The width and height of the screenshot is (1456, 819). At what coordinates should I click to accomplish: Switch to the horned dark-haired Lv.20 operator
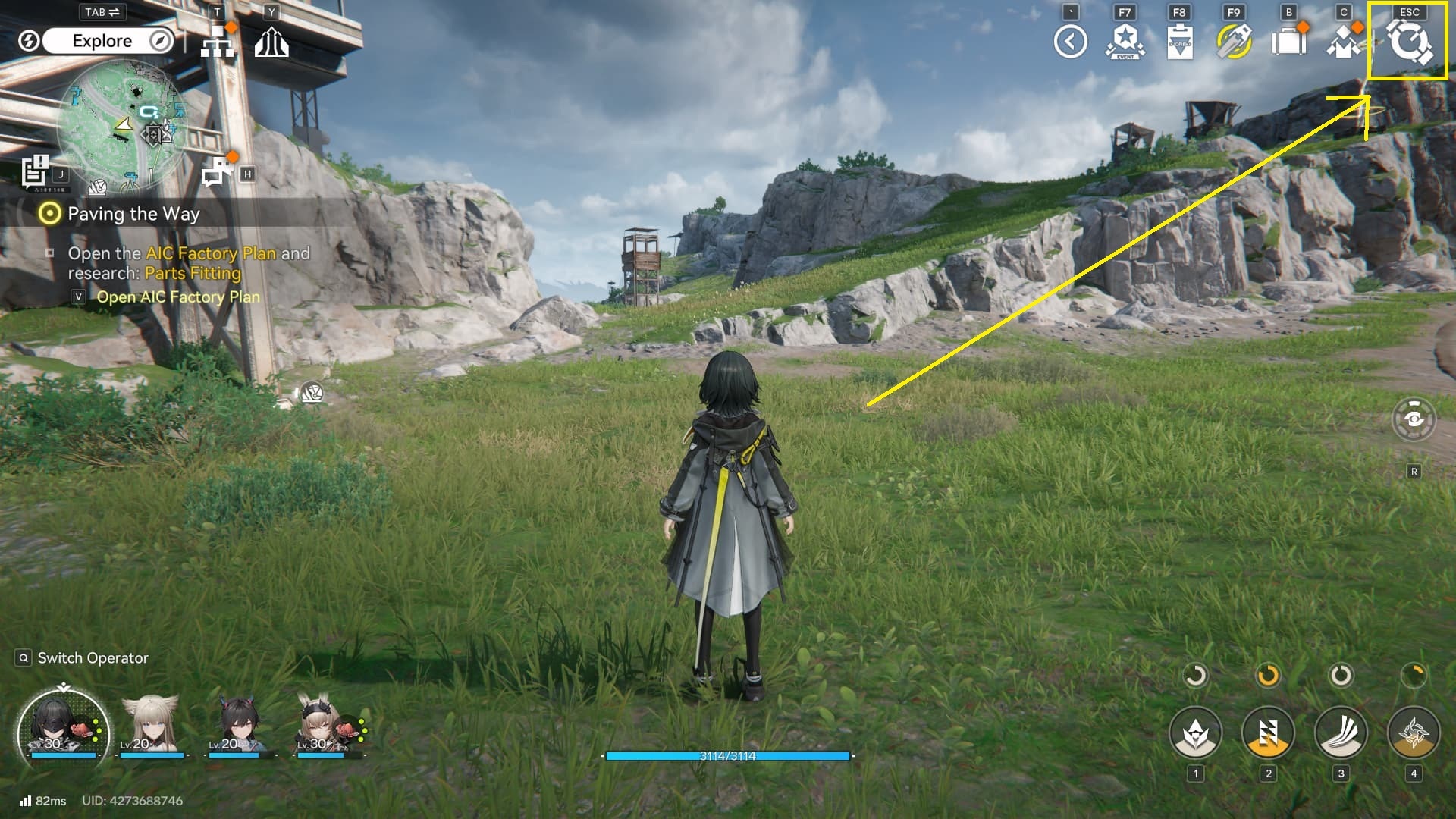tap(240, 726)
